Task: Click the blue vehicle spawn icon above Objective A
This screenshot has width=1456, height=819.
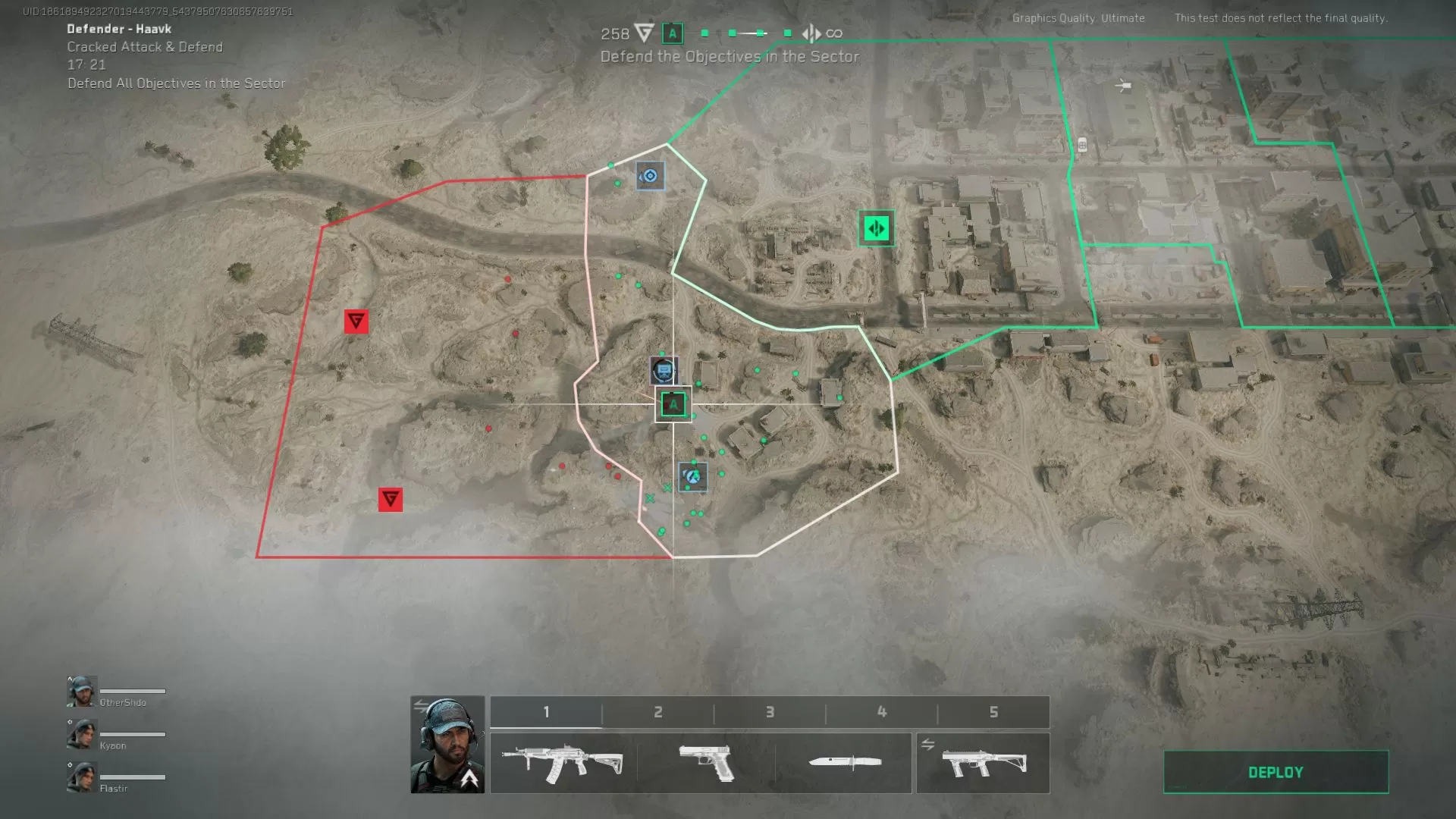Action: pos(649,175)
